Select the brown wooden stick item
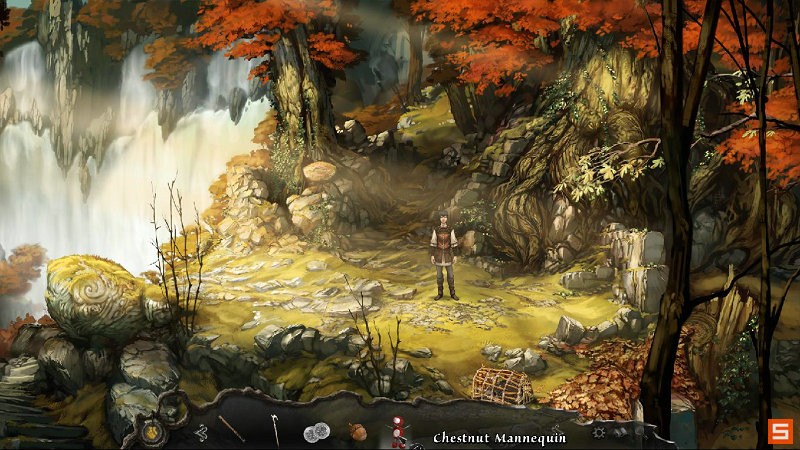Screen dimensions: 800x450 [x=233, y=429]
